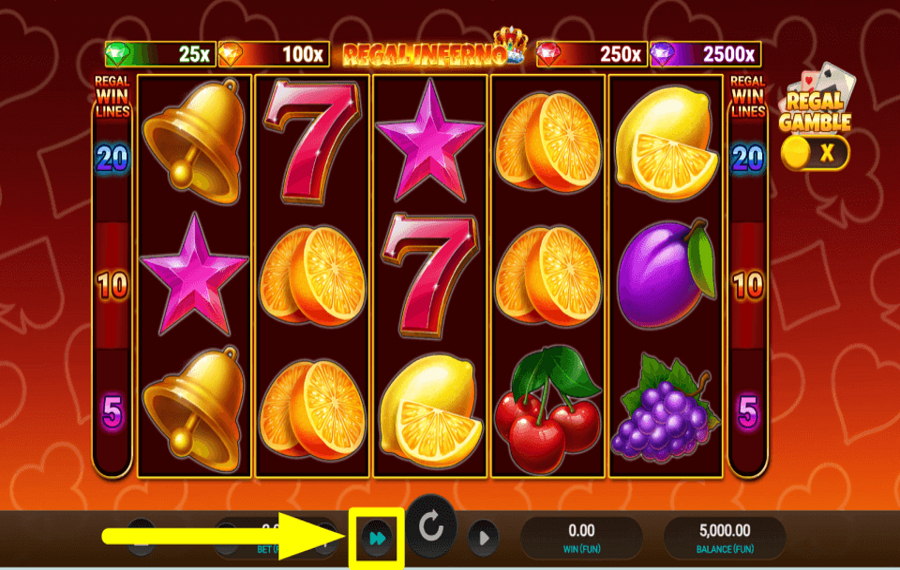Spin the reels with the circular arrow button

tap(431, 527)
